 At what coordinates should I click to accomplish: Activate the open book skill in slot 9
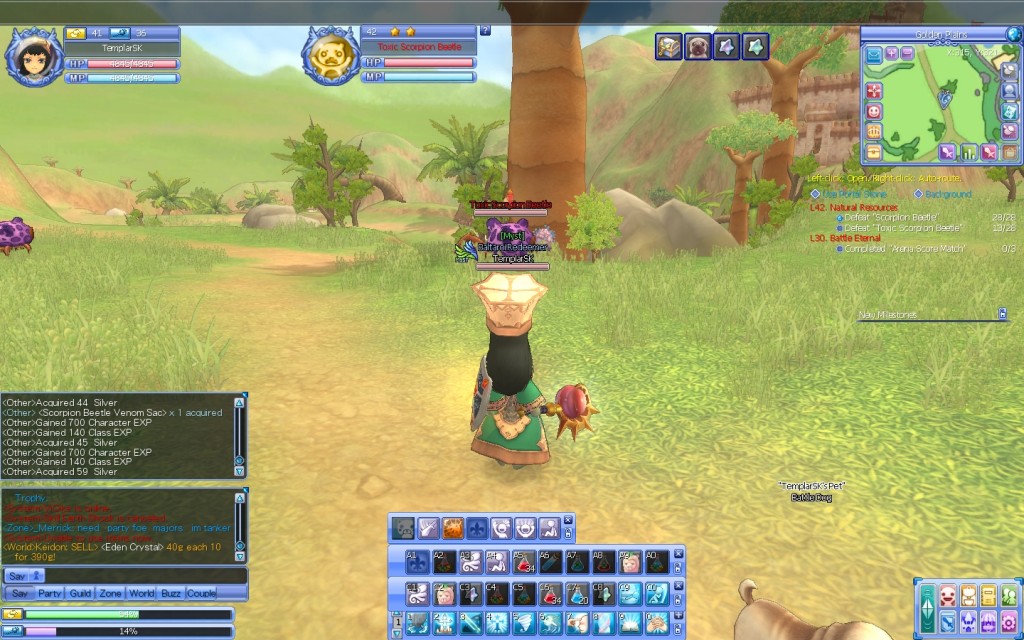(x=631, y=623)
